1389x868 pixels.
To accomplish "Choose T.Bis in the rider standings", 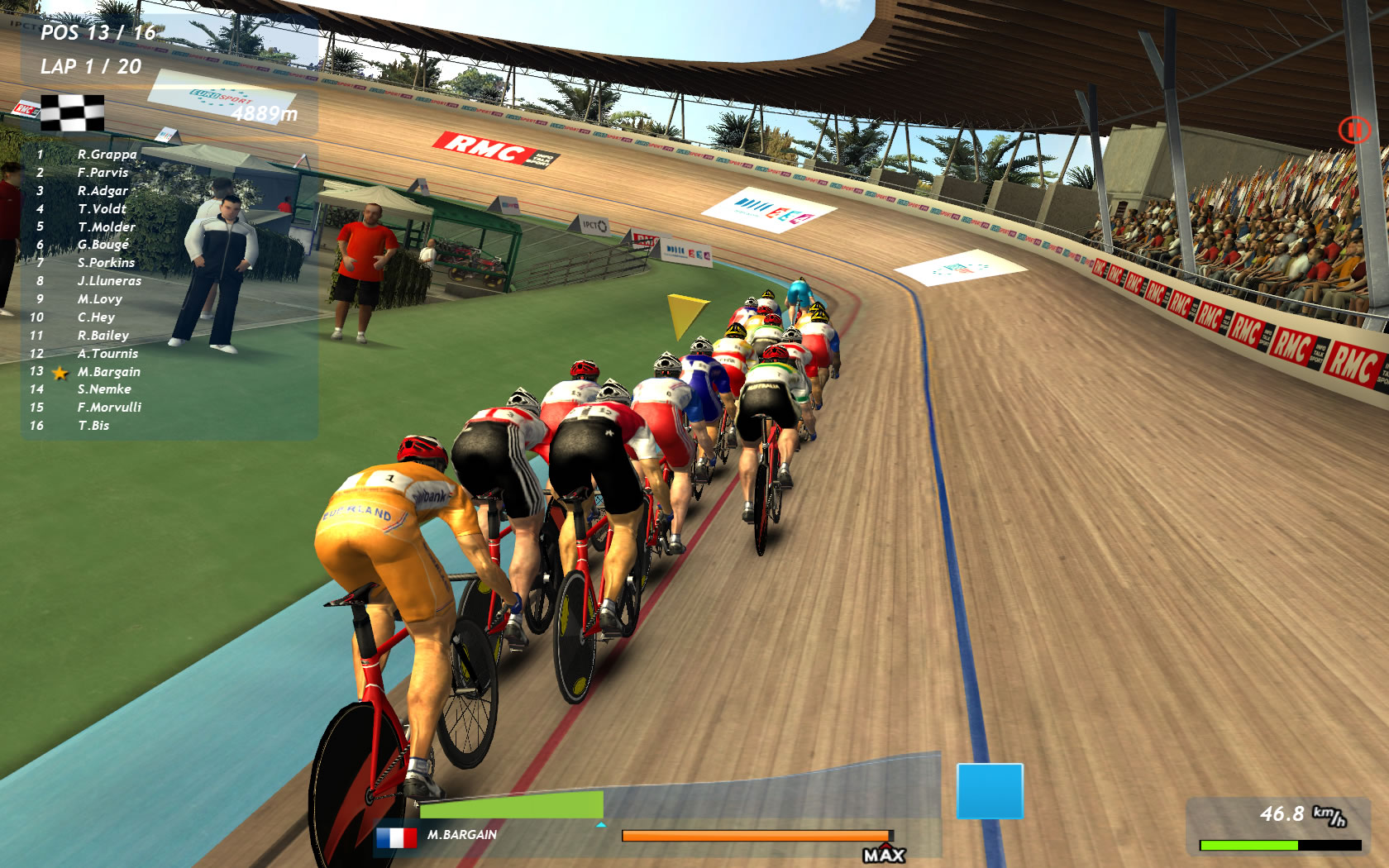I will [93, 426].
